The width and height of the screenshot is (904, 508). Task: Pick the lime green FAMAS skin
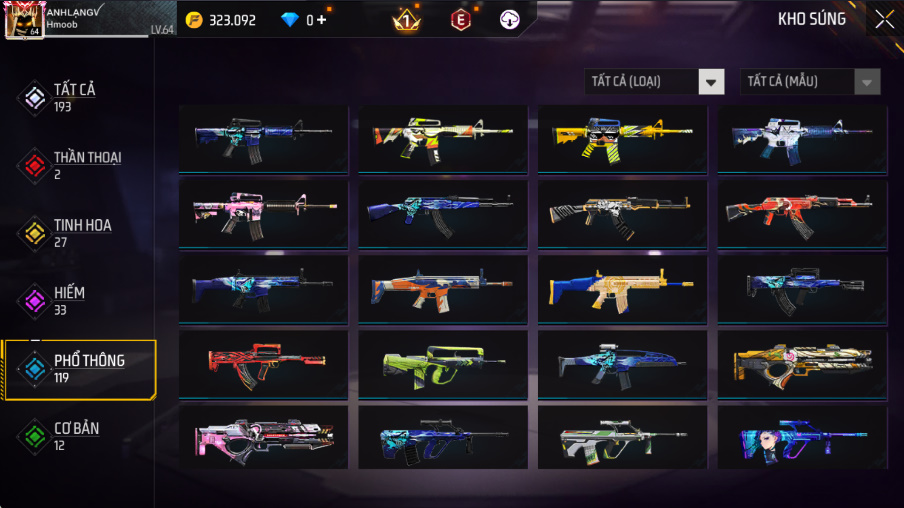click(443, 364)
